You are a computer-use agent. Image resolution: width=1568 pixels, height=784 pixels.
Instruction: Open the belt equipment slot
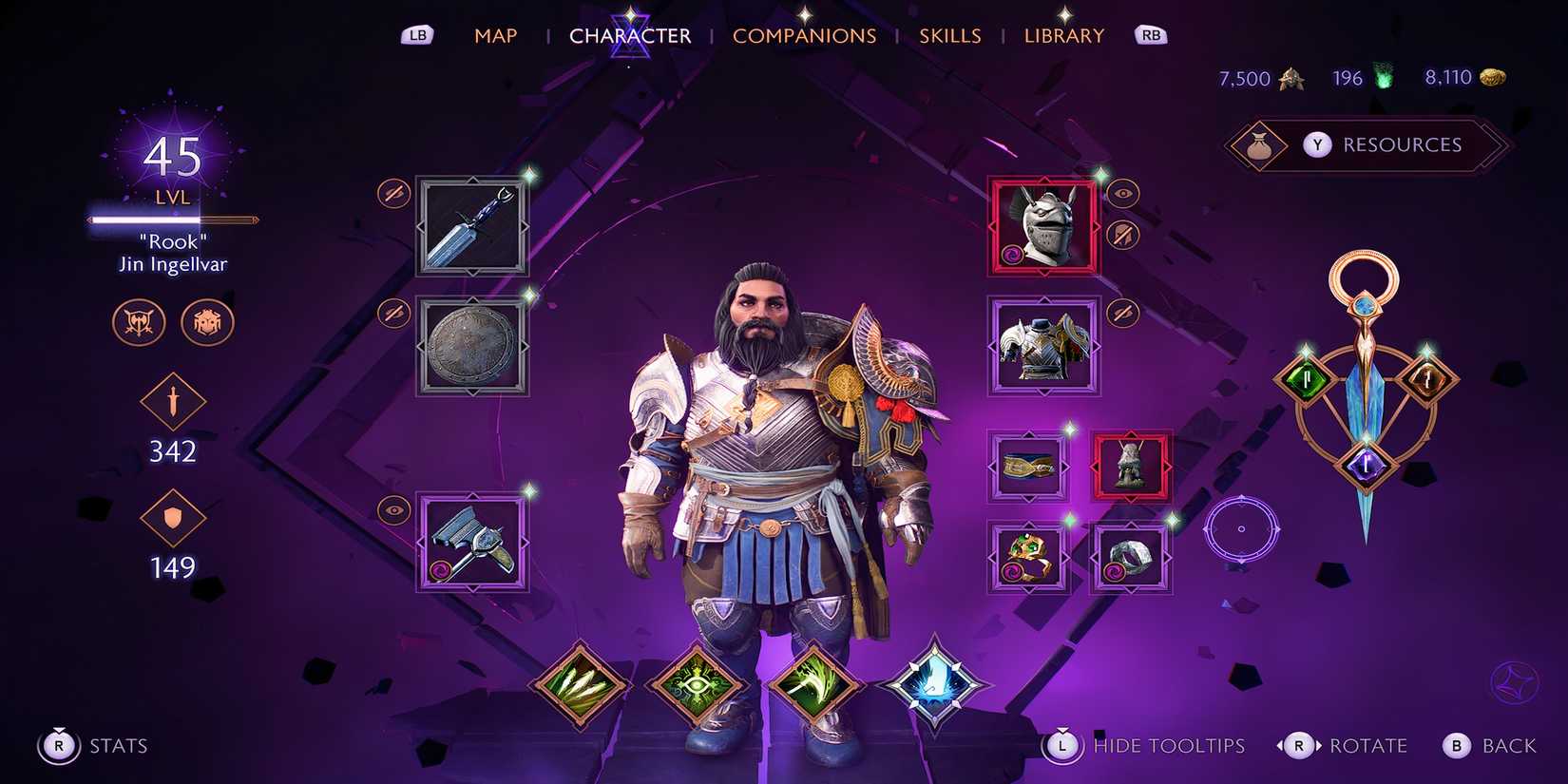(1029, 465)
